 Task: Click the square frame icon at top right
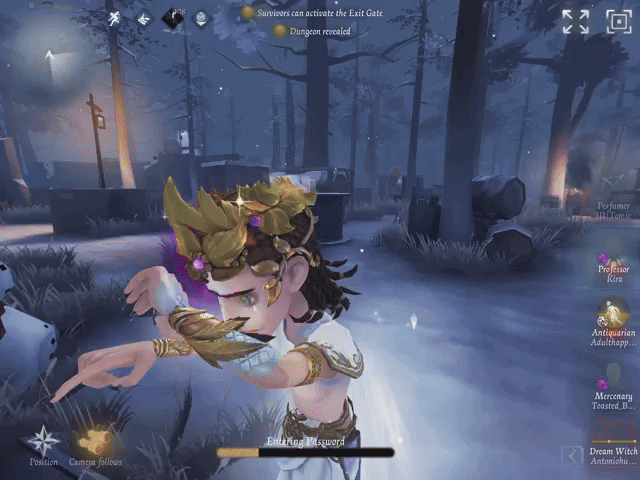click(619, 21)
